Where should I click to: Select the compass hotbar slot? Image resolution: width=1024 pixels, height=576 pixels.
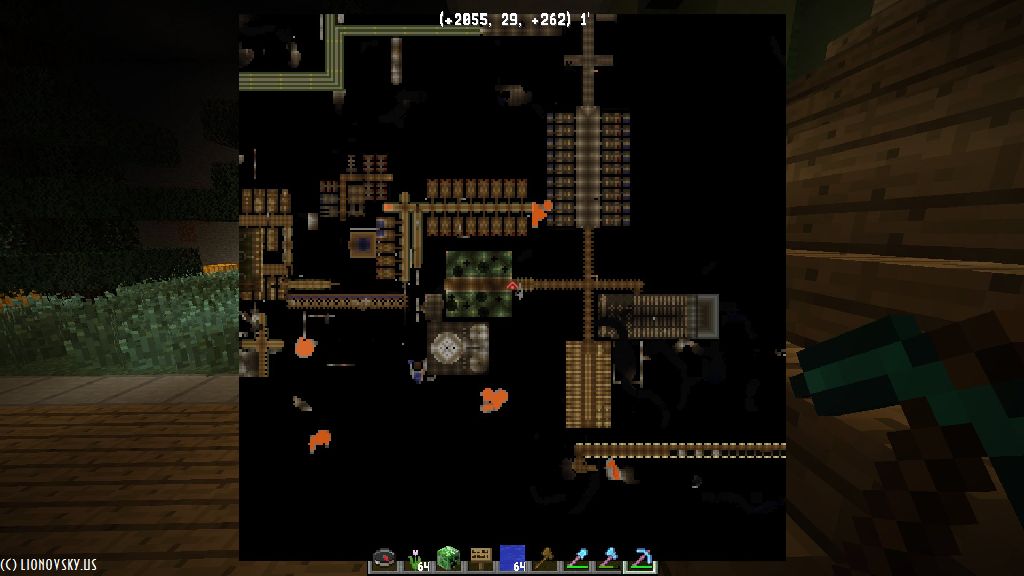click(x=385, y=558)
